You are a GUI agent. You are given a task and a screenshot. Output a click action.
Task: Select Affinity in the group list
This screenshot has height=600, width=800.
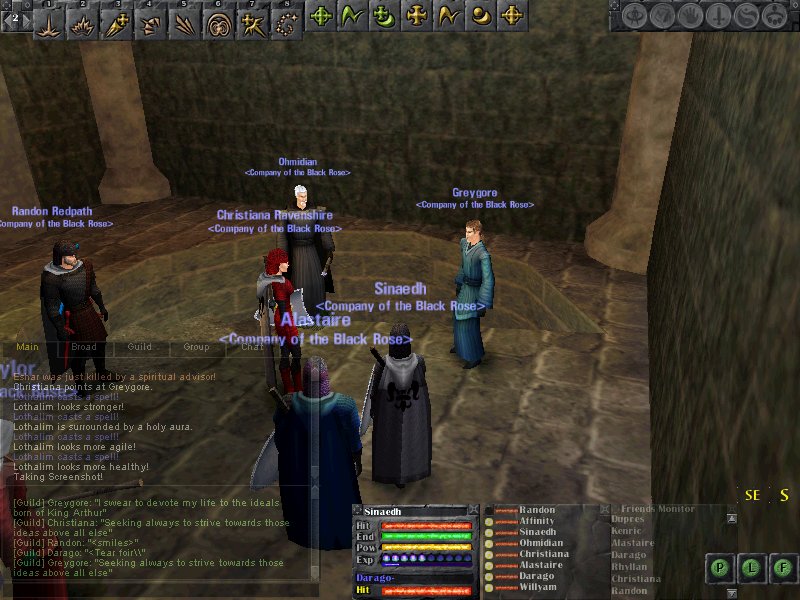537,521
